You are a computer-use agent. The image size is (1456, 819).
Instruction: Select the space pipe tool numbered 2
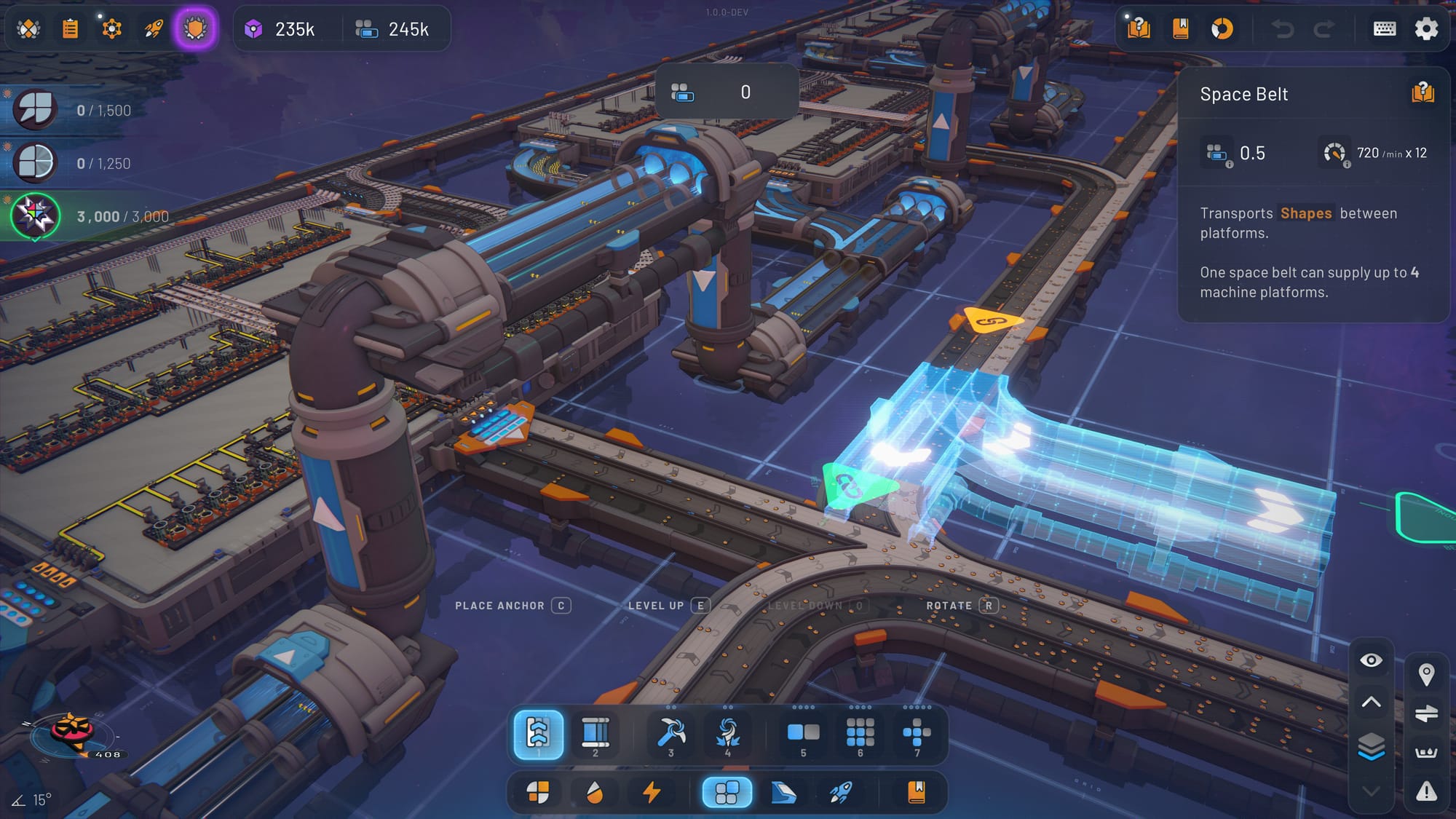click(x=595, y=734)
